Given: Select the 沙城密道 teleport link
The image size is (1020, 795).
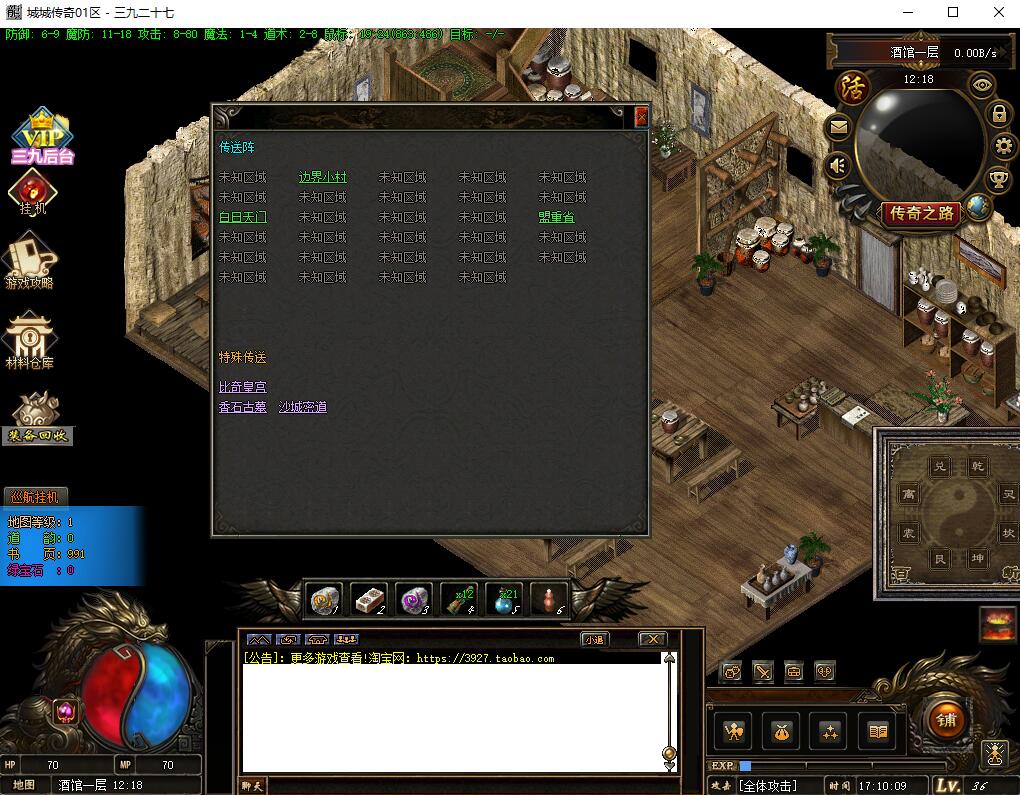Looking at the screenshot, I should [302, 407].
